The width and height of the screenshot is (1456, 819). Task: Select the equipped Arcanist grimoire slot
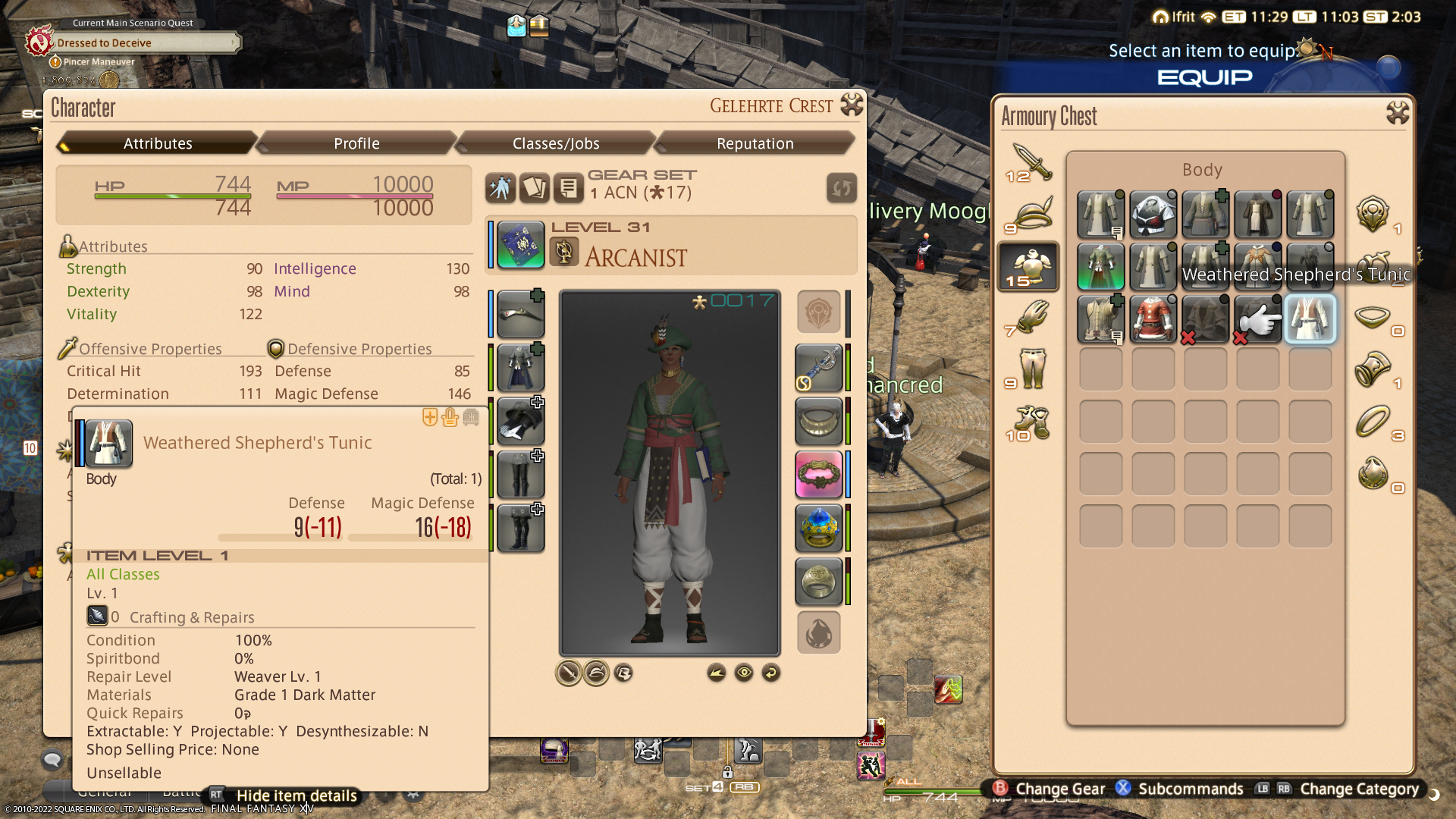click(520, 245)
